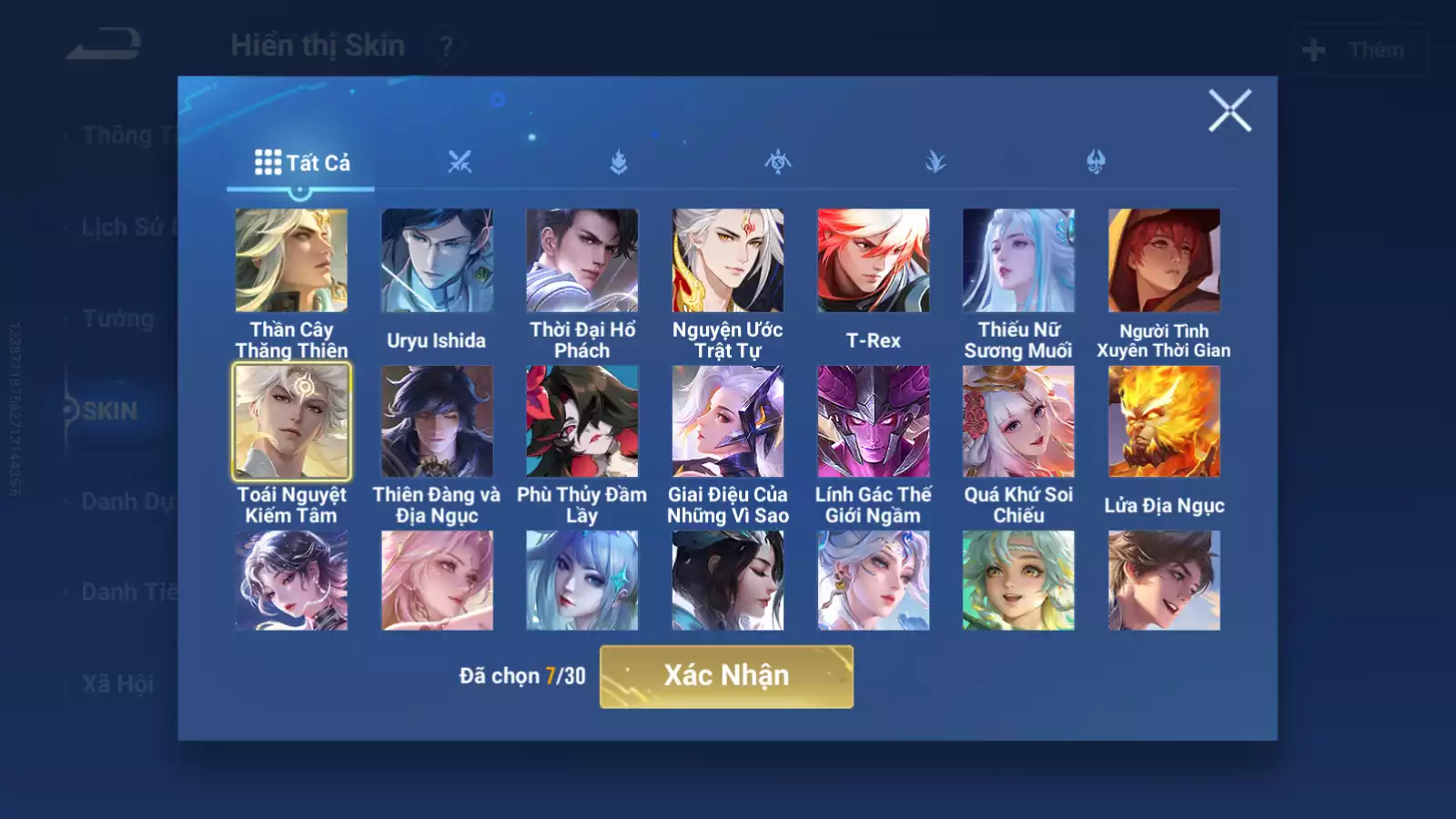Select the crossed swords class filter tab

click(x=460, y=163)
